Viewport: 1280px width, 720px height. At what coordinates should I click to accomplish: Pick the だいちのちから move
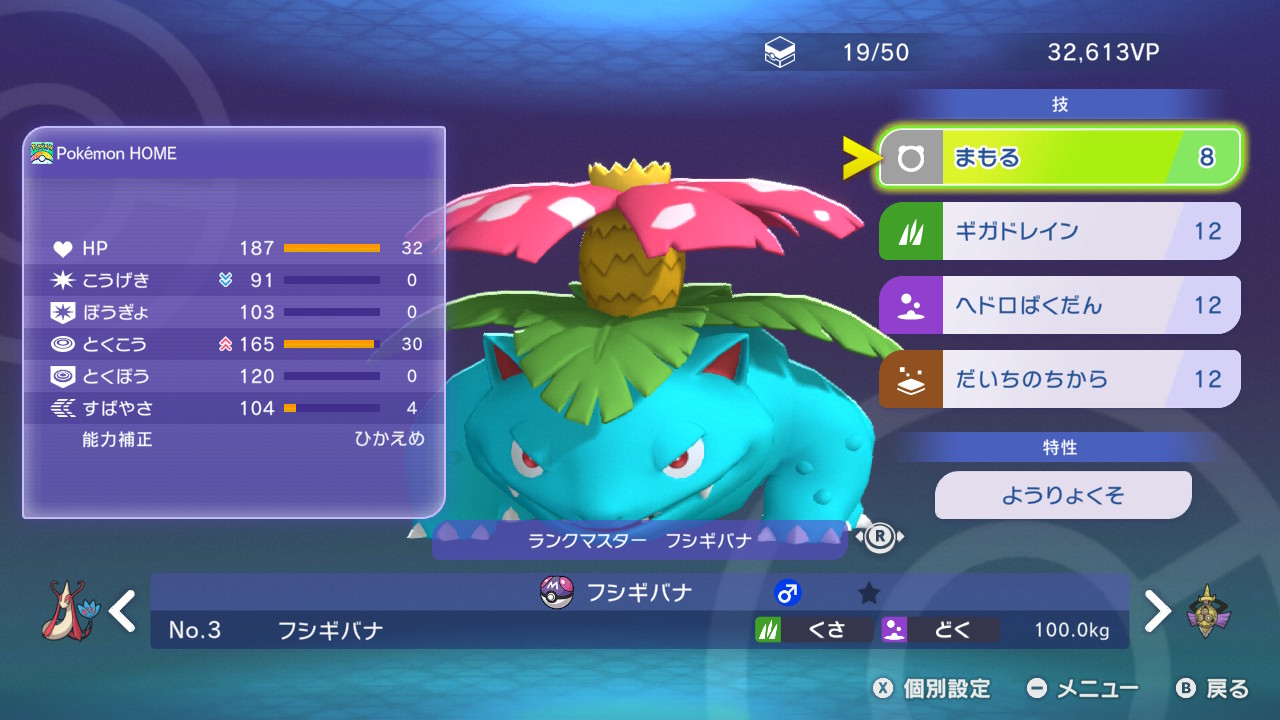click(1059, 379)
